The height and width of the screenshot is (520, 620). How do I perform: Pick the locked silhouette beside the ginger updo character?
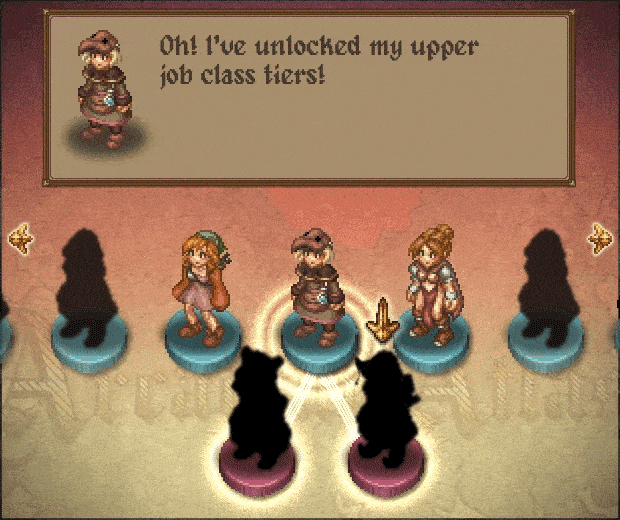(x=547, y=285)
